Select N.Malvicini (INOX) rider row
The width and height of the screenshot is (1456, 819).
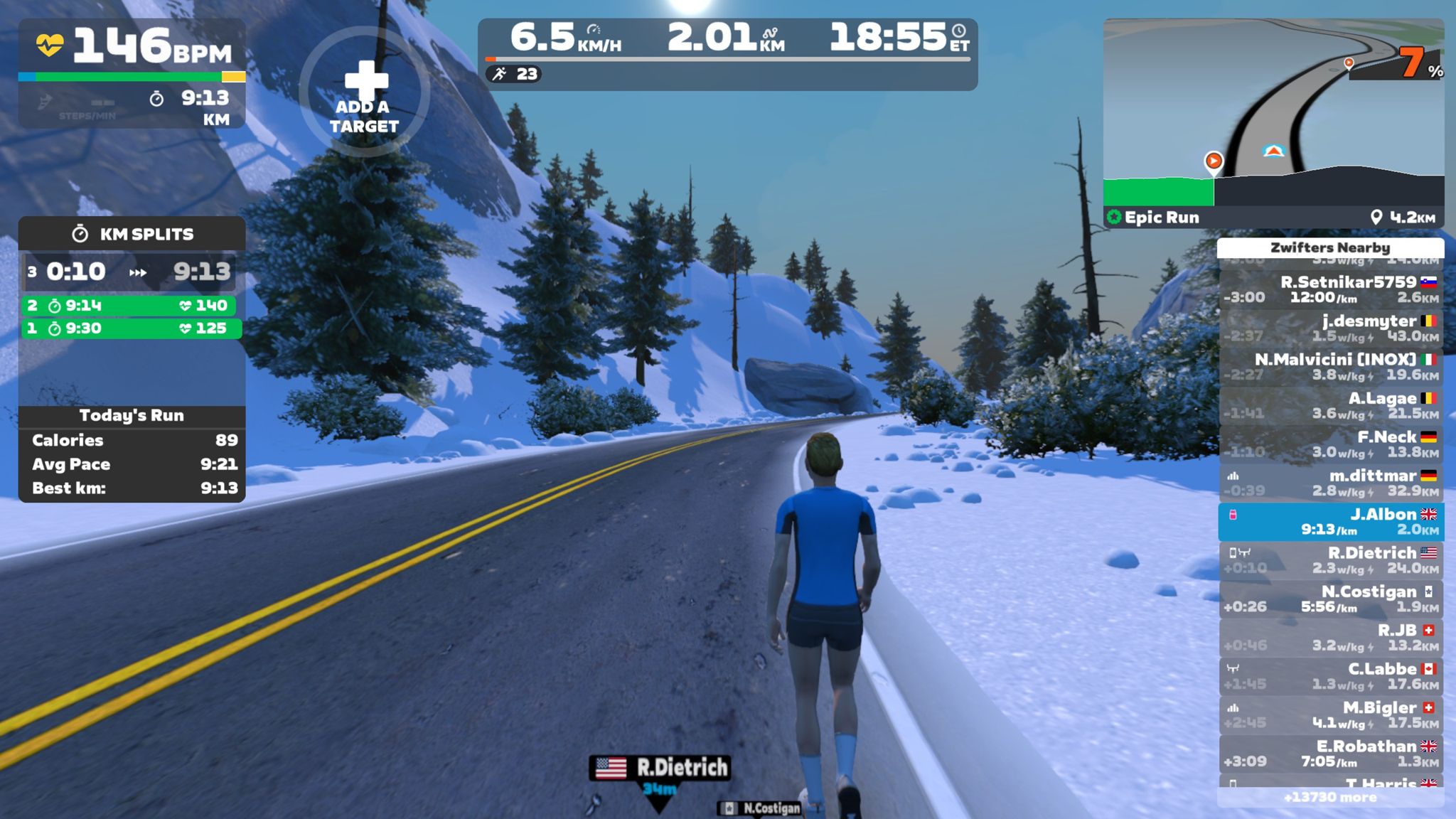(x=1330, y=367)
